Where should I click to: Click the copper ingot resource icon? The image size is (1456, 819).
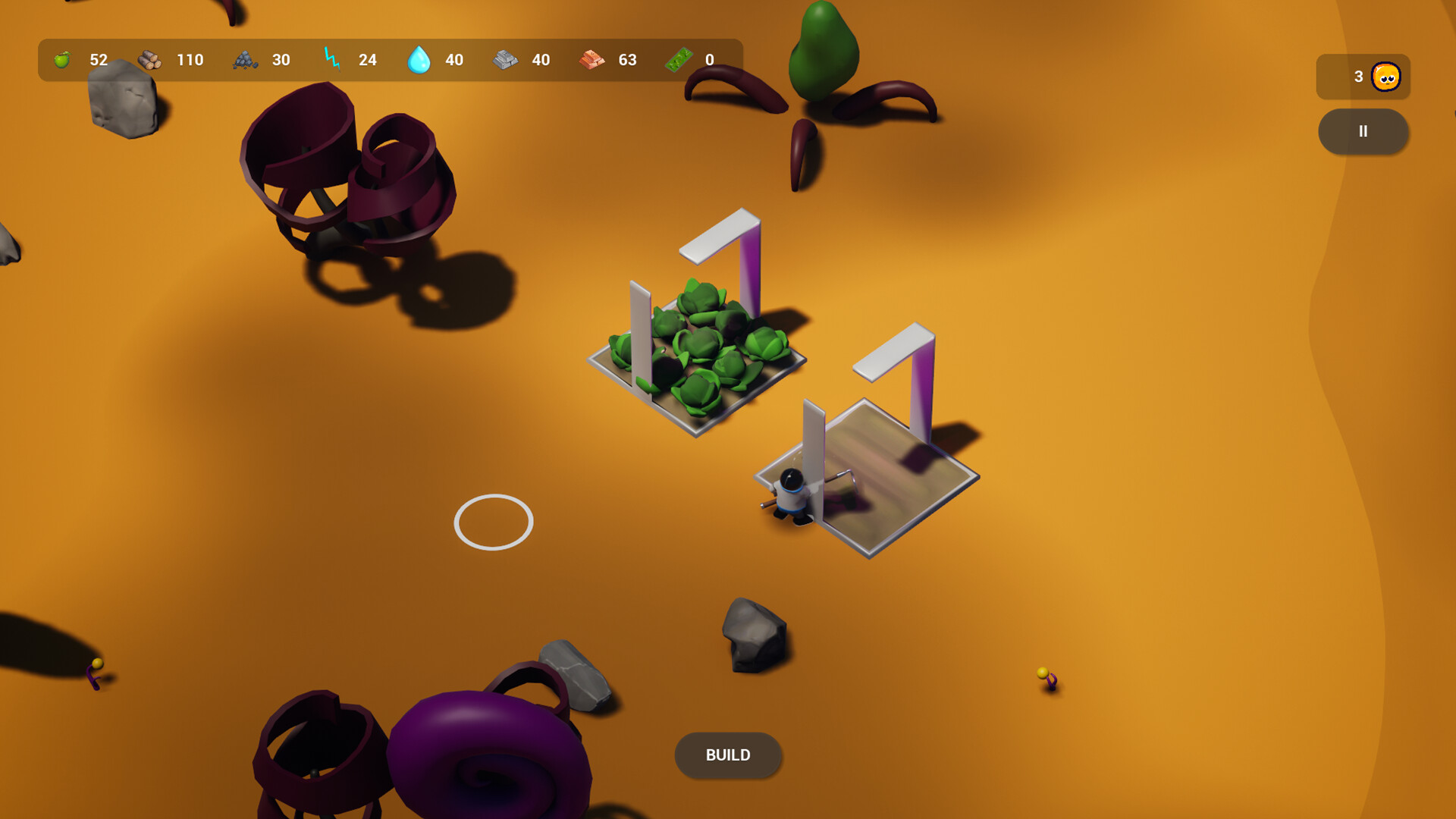592,60
